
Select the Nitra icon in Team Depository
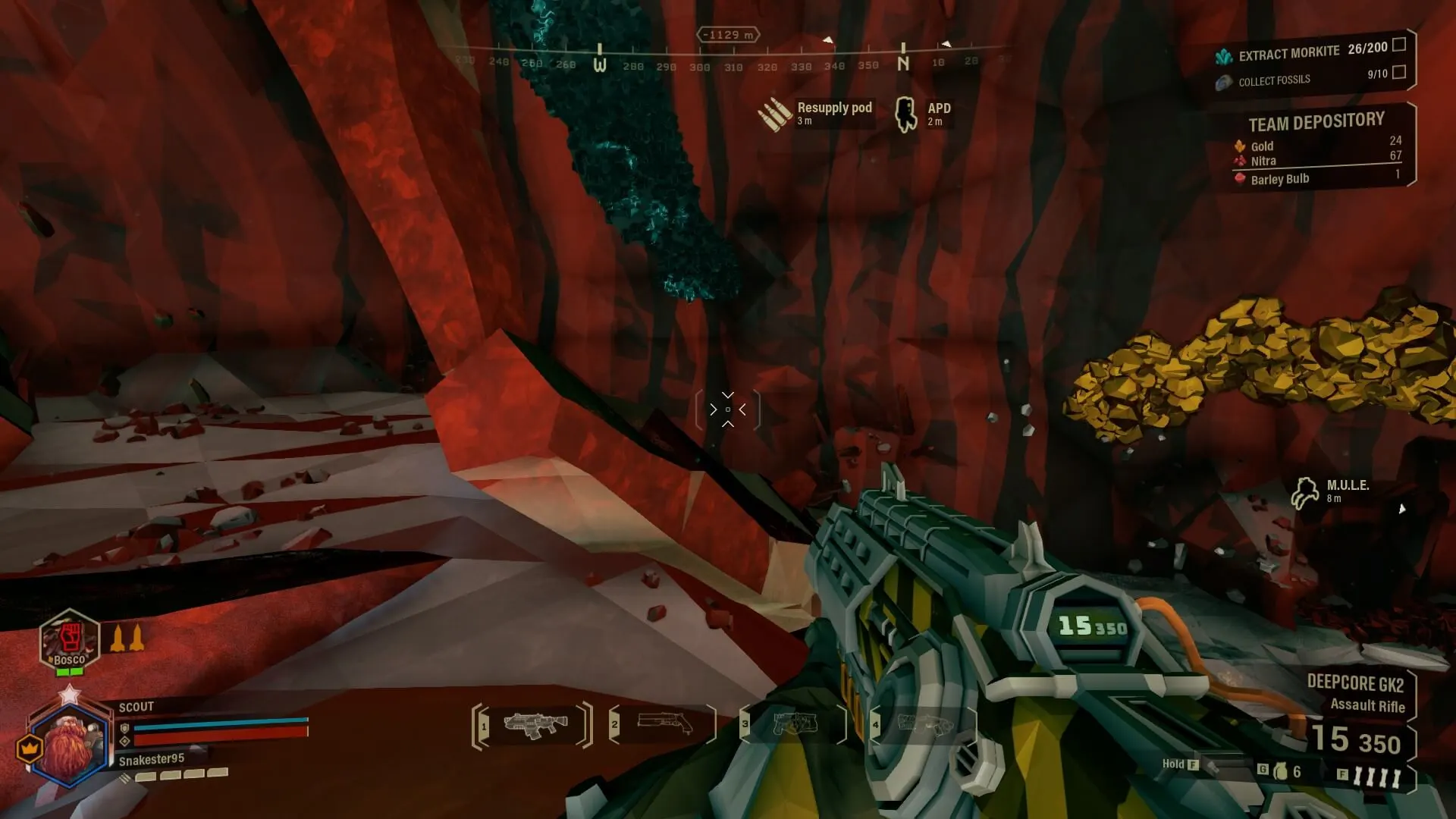coord(1239,160)
